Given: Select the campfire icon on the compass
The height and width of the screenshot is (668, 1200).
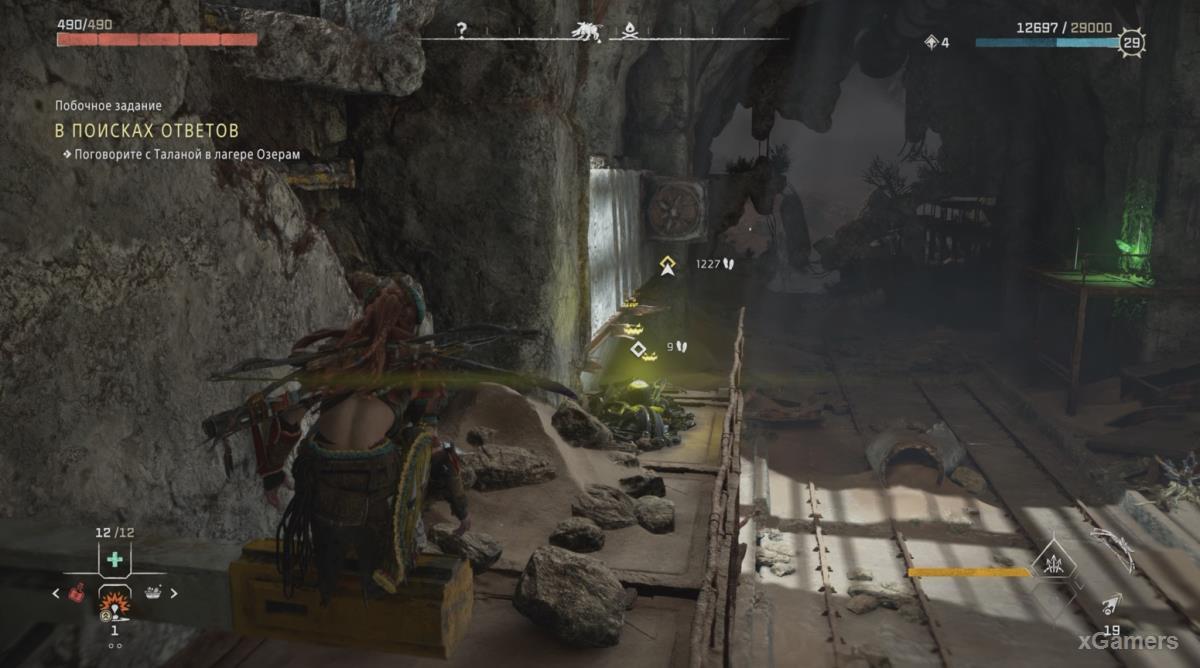Looking at the screenshot, I should tap(629, 30).
